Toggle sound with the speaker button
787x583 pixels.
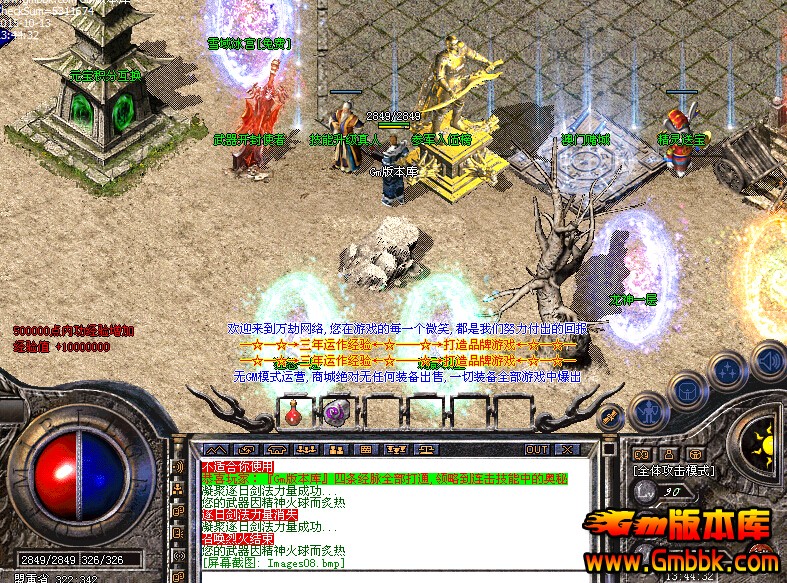click(x=768, y=357)
